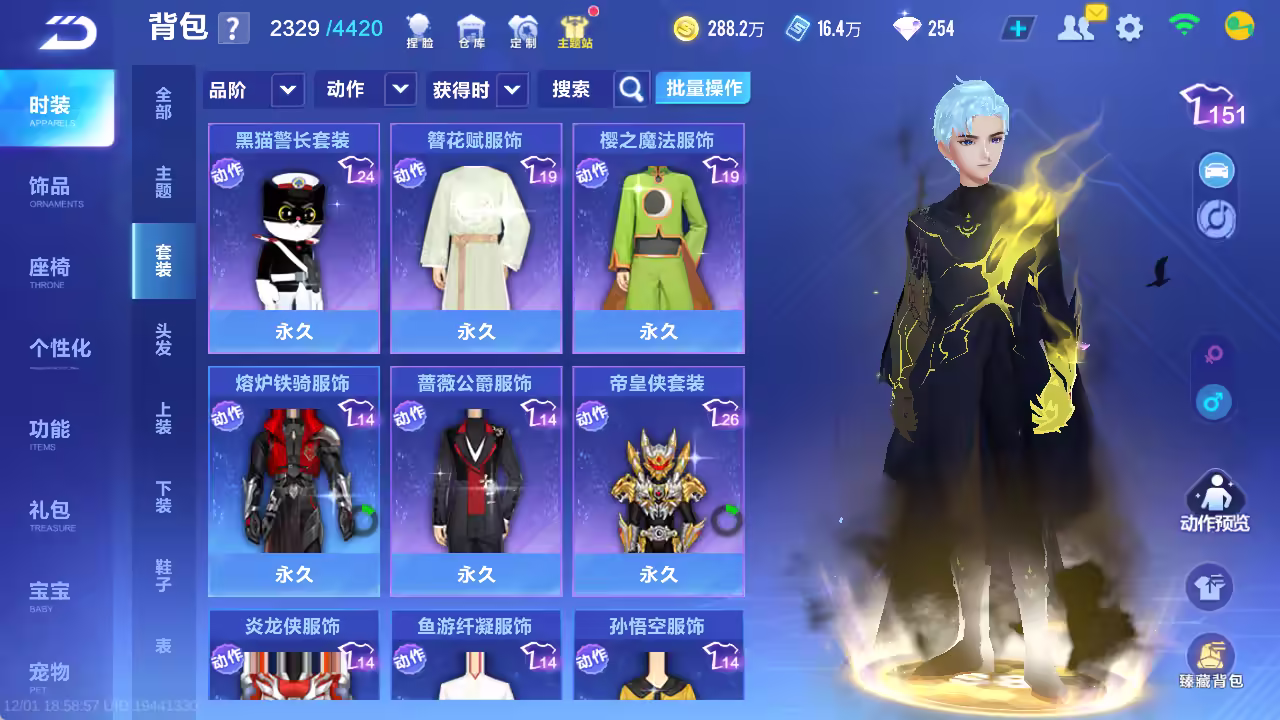This screenshot has width=1280, height=720.
Task: Click the search magnifier button
Action: [631, 90]
